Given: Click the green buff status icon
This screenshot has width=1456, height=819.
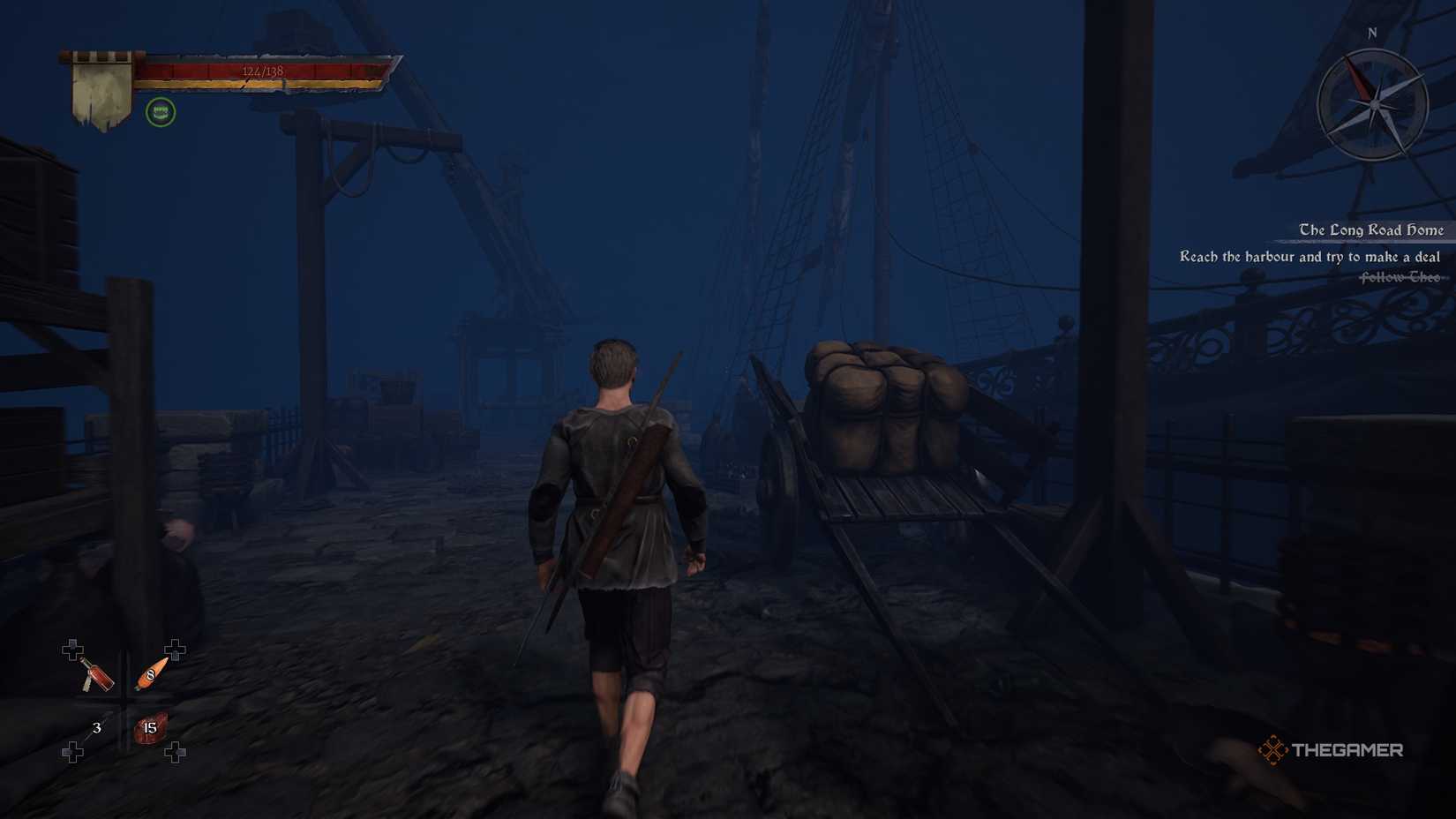Looking at the screenshot, I should pos(161,112).
